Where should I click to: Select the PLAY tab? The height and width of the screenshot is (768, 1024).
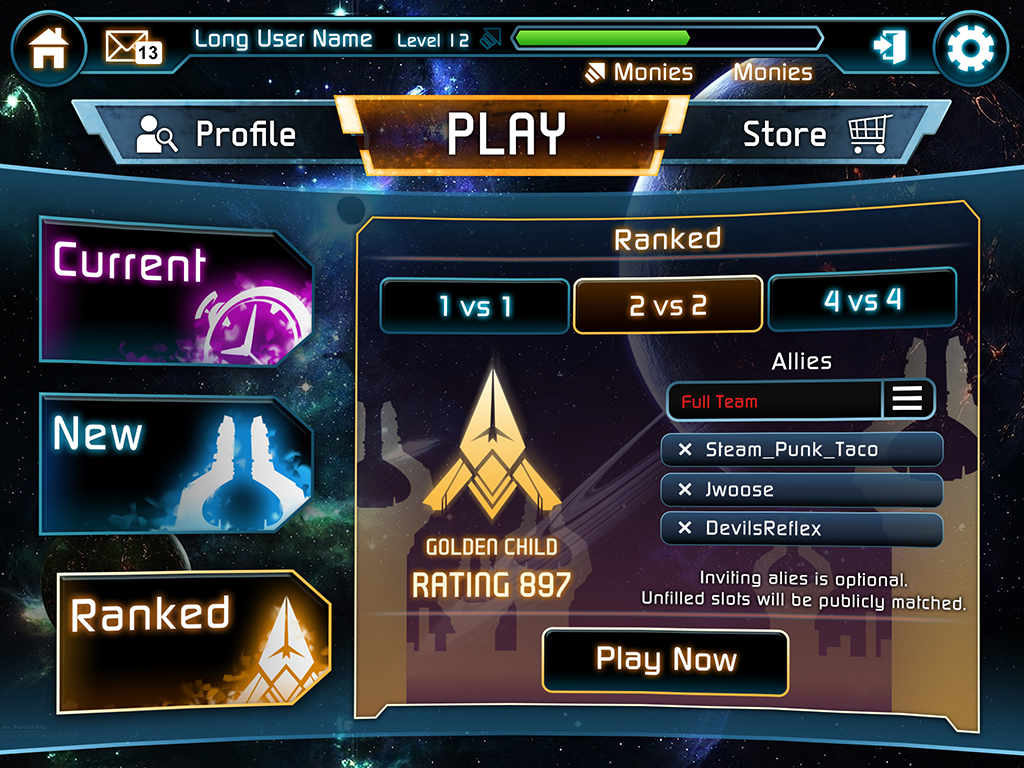coord(507,135)
